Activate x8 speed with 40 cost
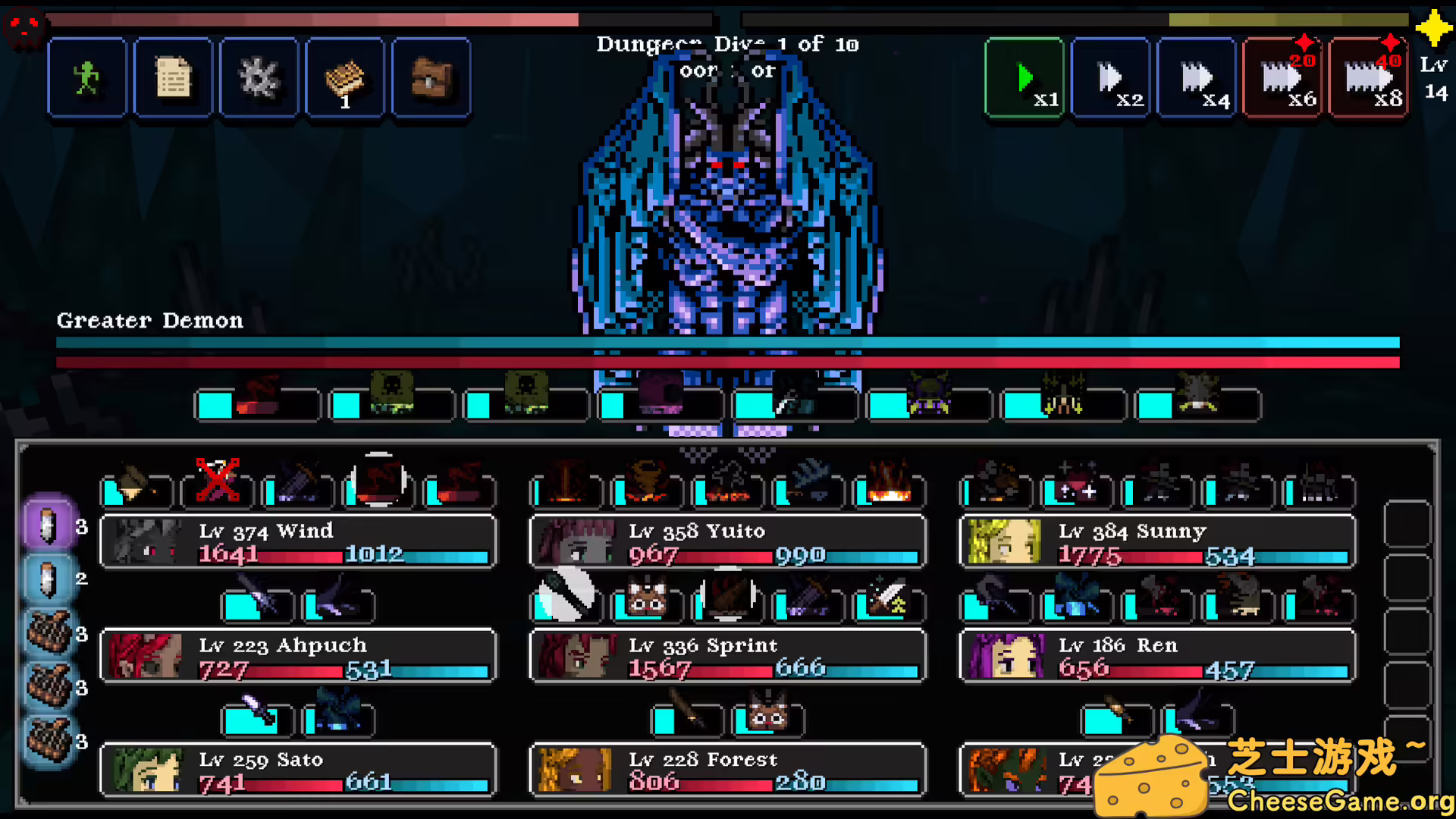 coord(1368,77)
